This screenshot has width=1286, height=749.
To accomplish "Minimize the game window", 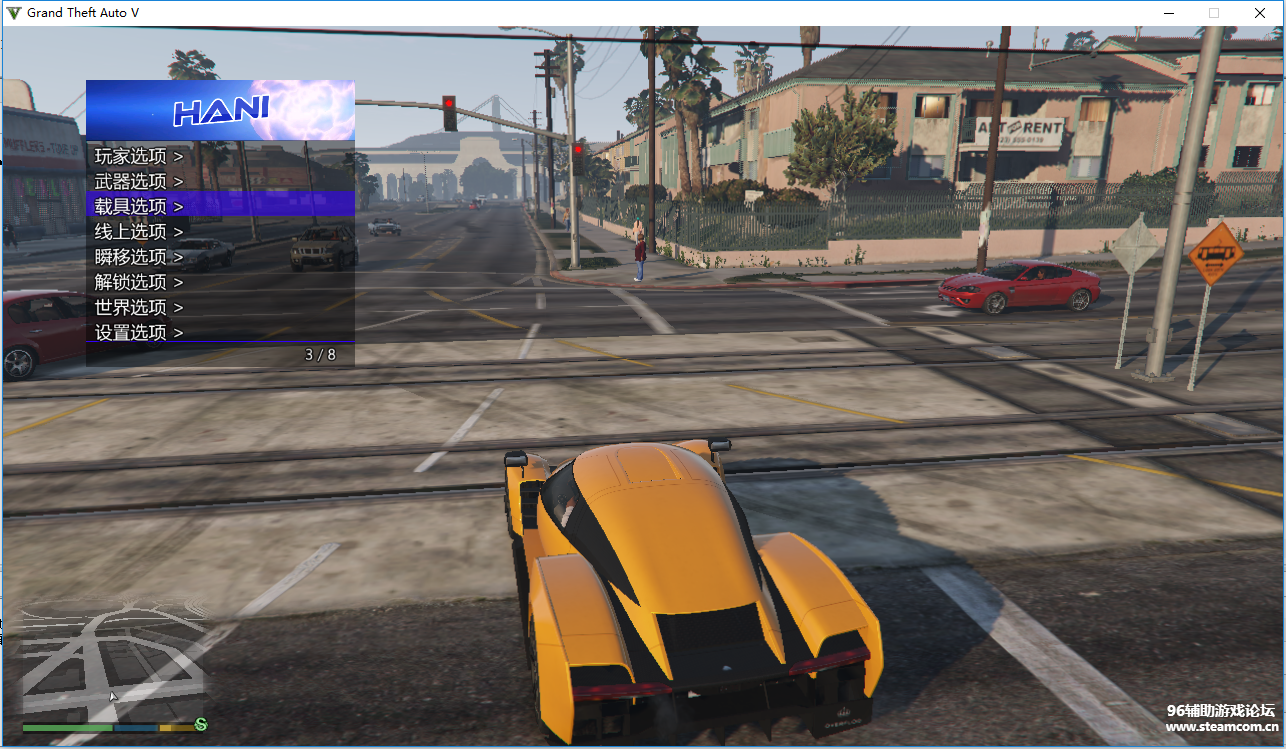I will 1169,13.
